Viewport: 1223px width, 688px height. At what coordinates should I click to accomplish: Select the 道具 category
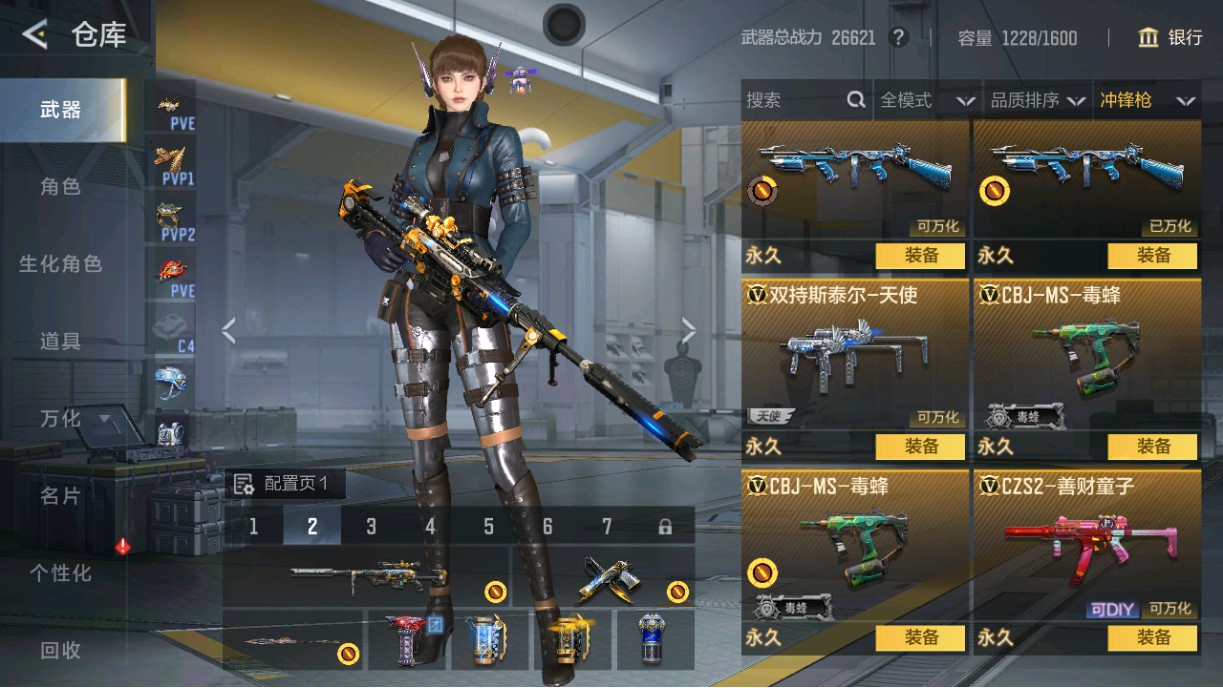pos(60,341)
